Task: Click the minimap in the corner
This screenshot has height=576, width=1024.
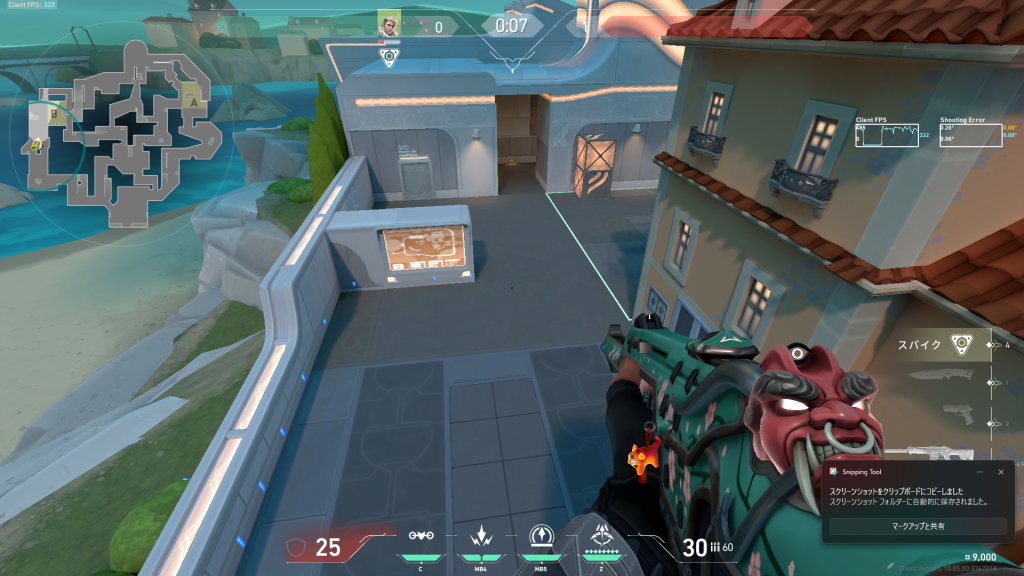Action: point(122,130)
